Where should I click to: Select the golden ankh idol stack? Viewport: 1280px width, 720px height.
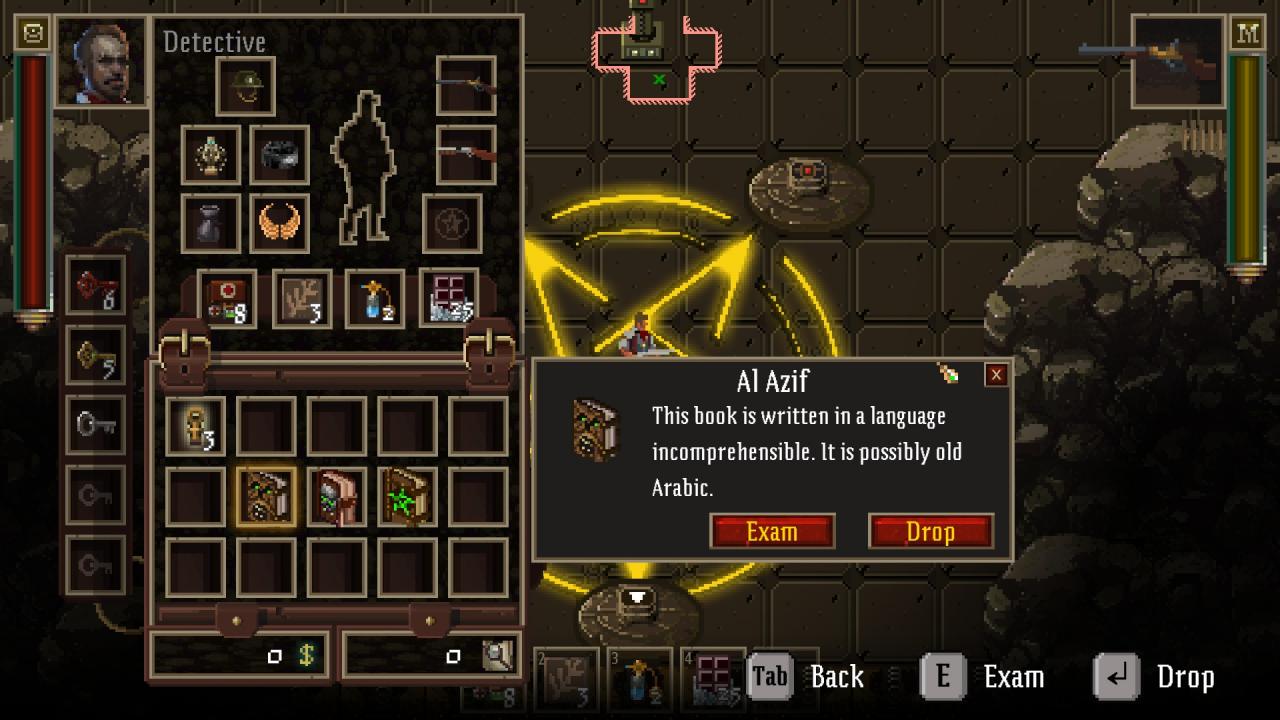pos(195,426)
